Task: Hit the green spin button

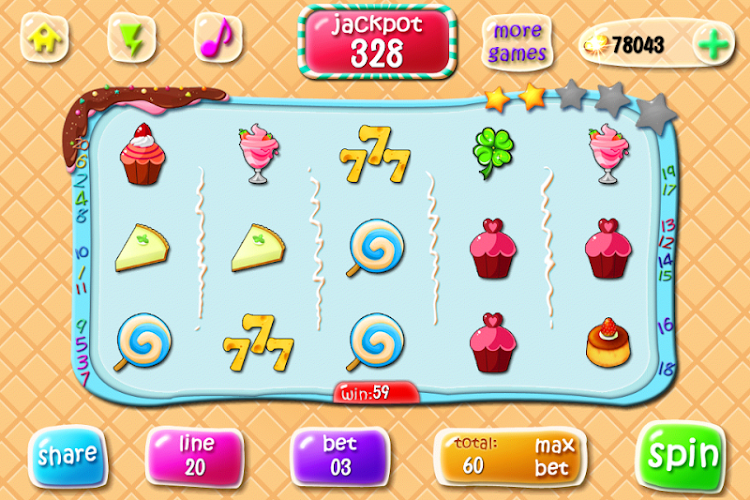Action: point(683,454)
